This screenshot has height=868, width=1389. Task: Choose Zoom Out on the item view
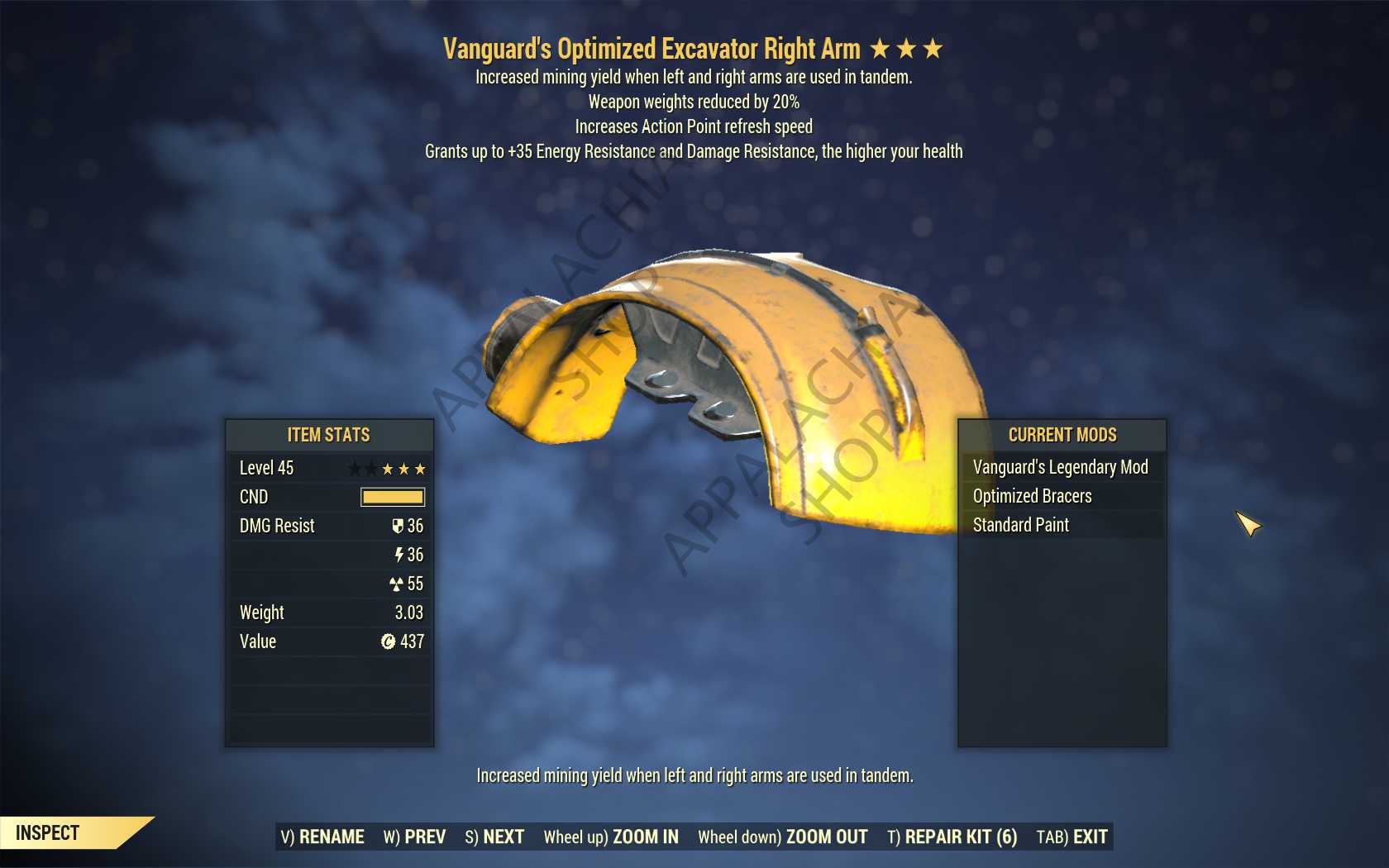tap(782, 837)
